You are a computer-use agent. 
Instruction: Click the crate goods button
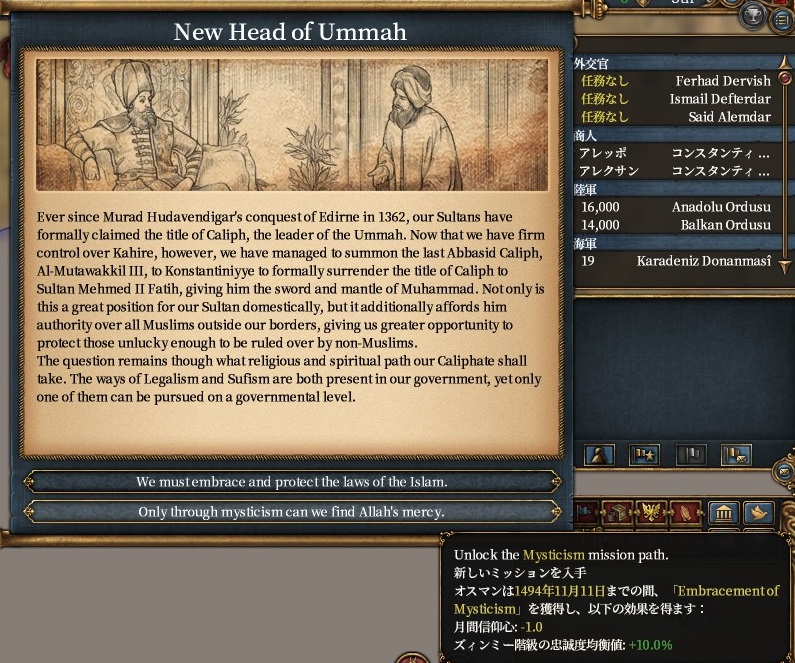[618, 513]
